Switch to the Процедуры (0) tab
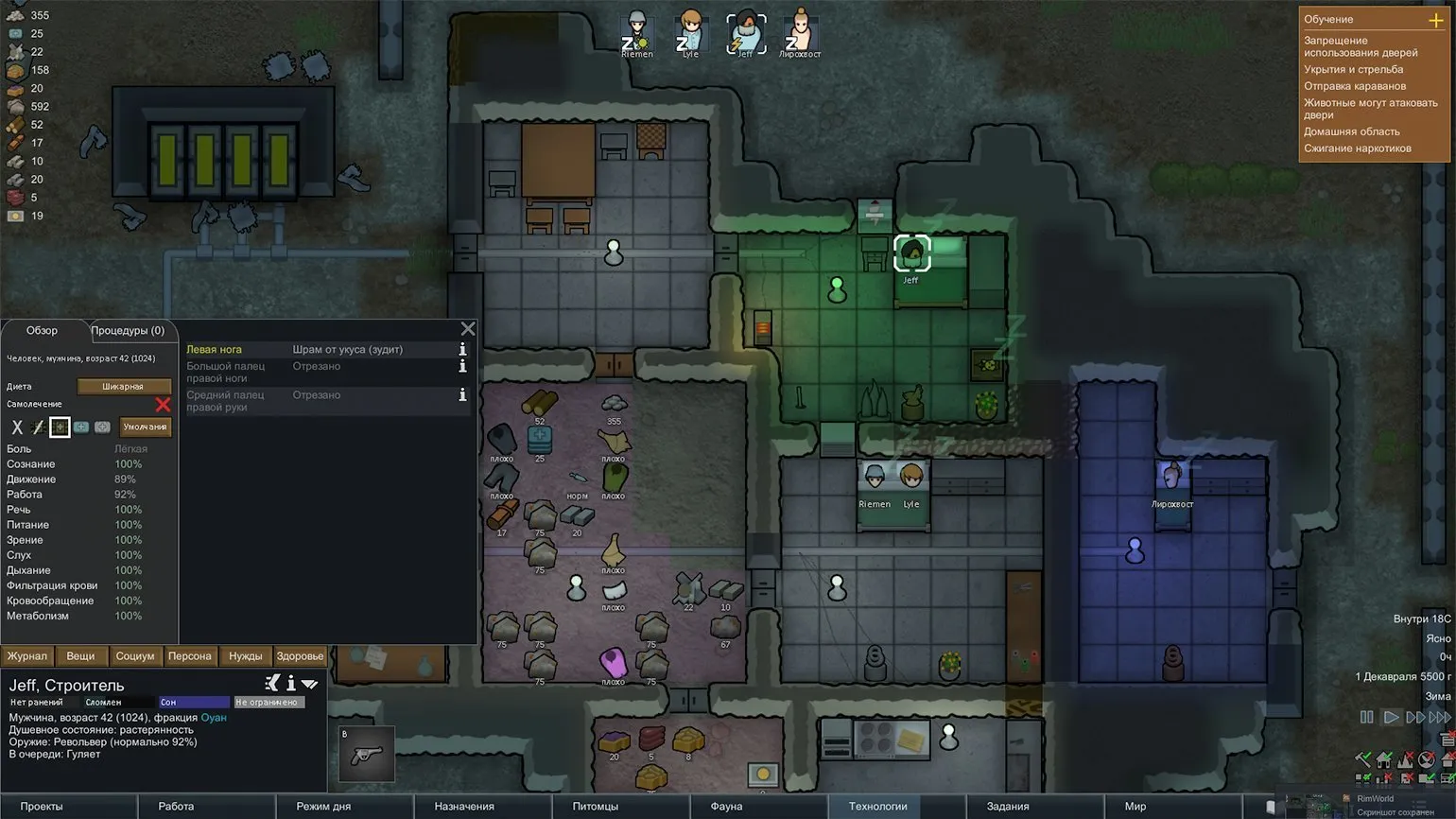This screenshot has height=819, width=1456. coord(128,331)
